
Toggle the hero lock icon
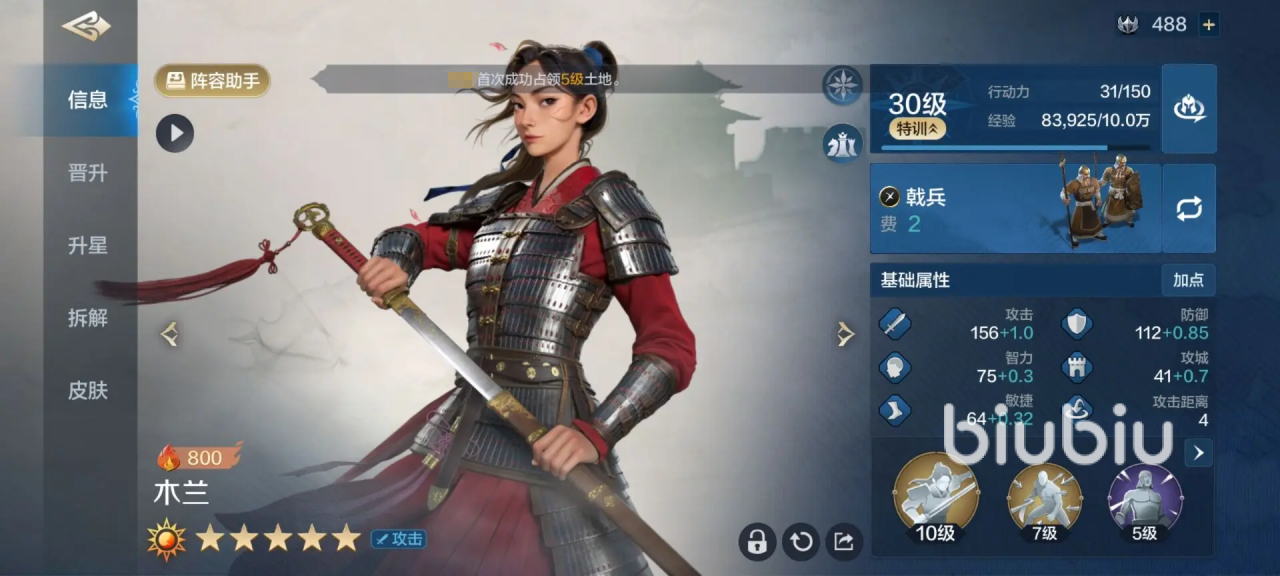(757, 541)
